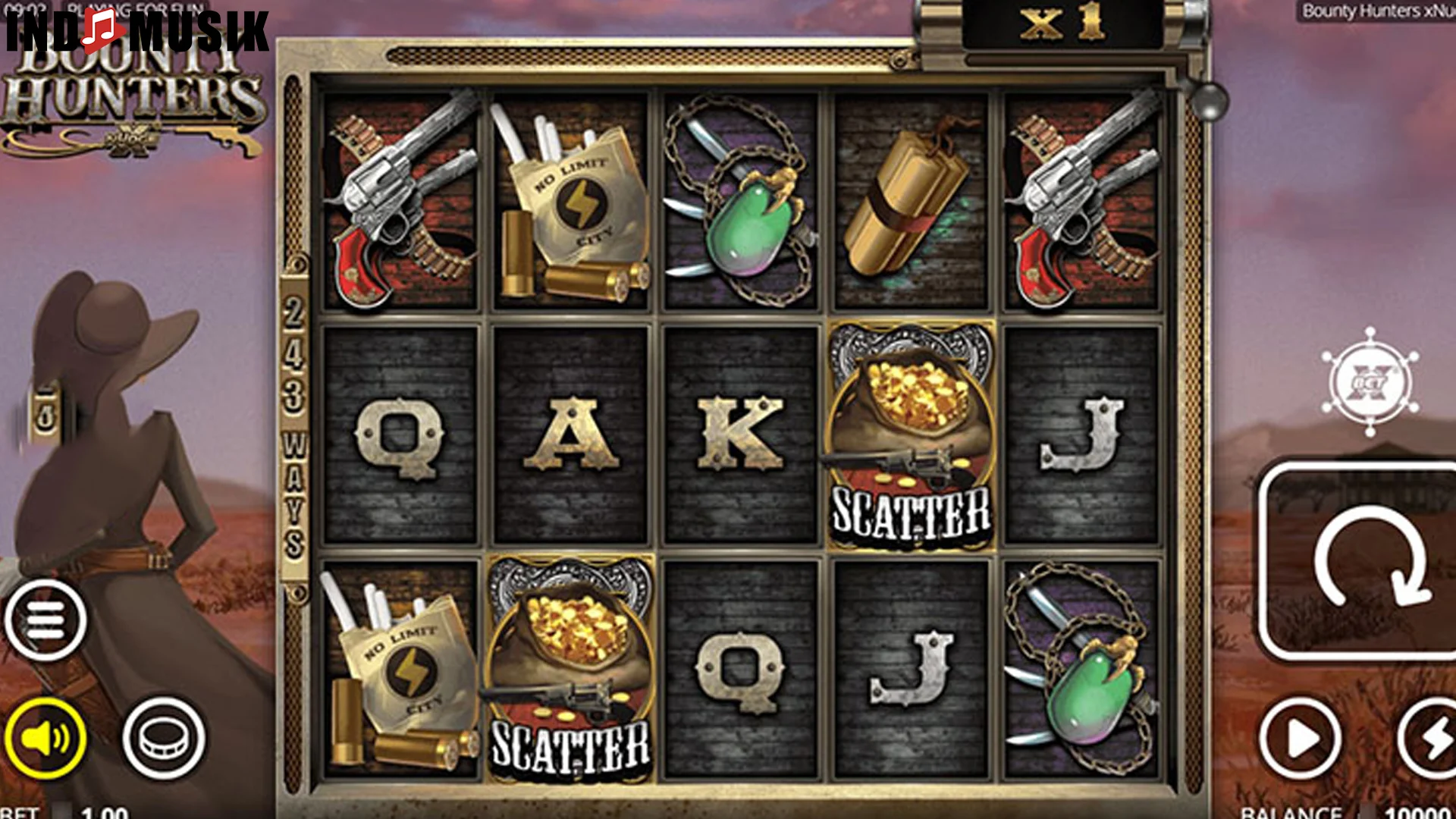Click the Indomusik logo watermark

(136, 30)
